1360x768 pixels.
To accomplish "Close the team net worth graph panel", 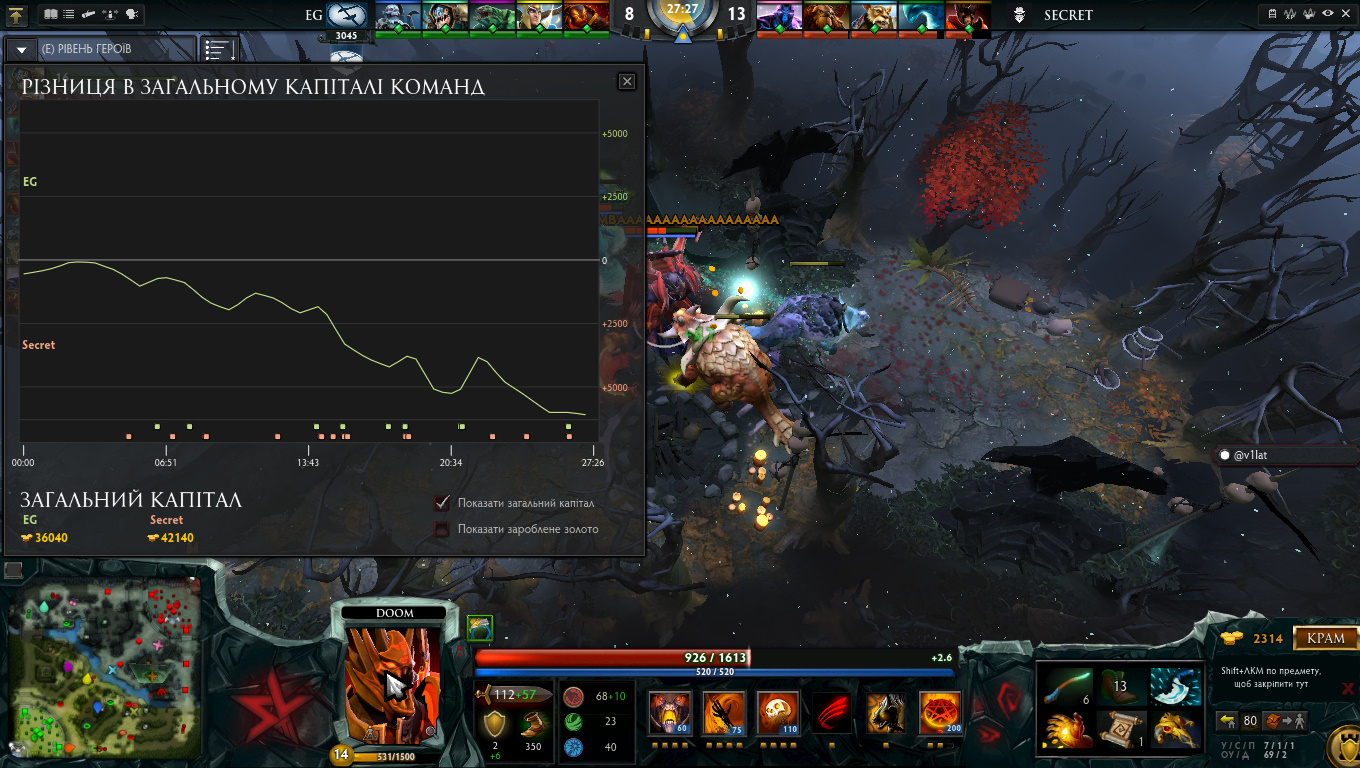I will click(x=627, y=81).
